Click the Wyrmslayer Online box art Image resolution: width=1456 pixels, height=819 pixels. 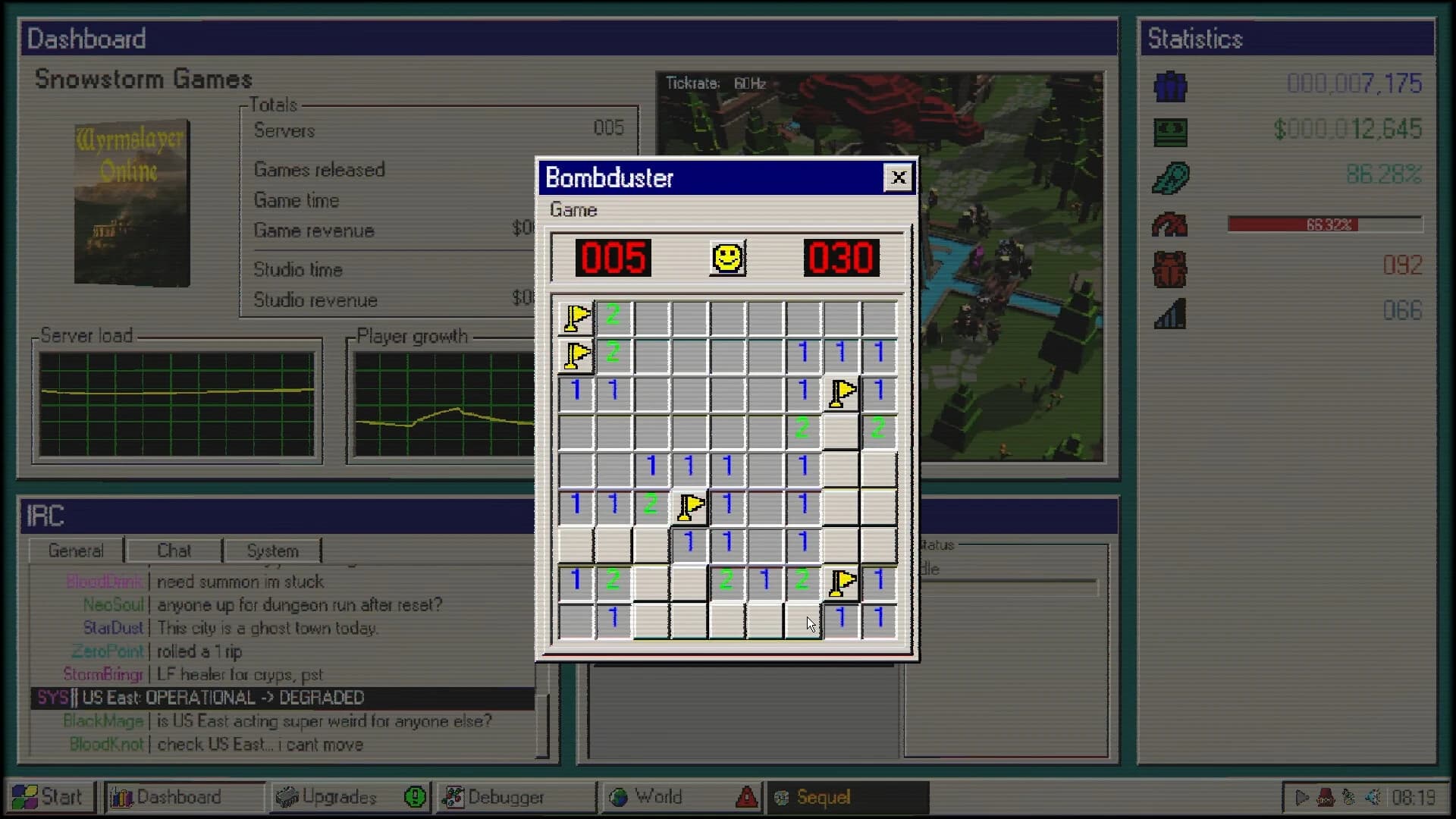point(132,202)
